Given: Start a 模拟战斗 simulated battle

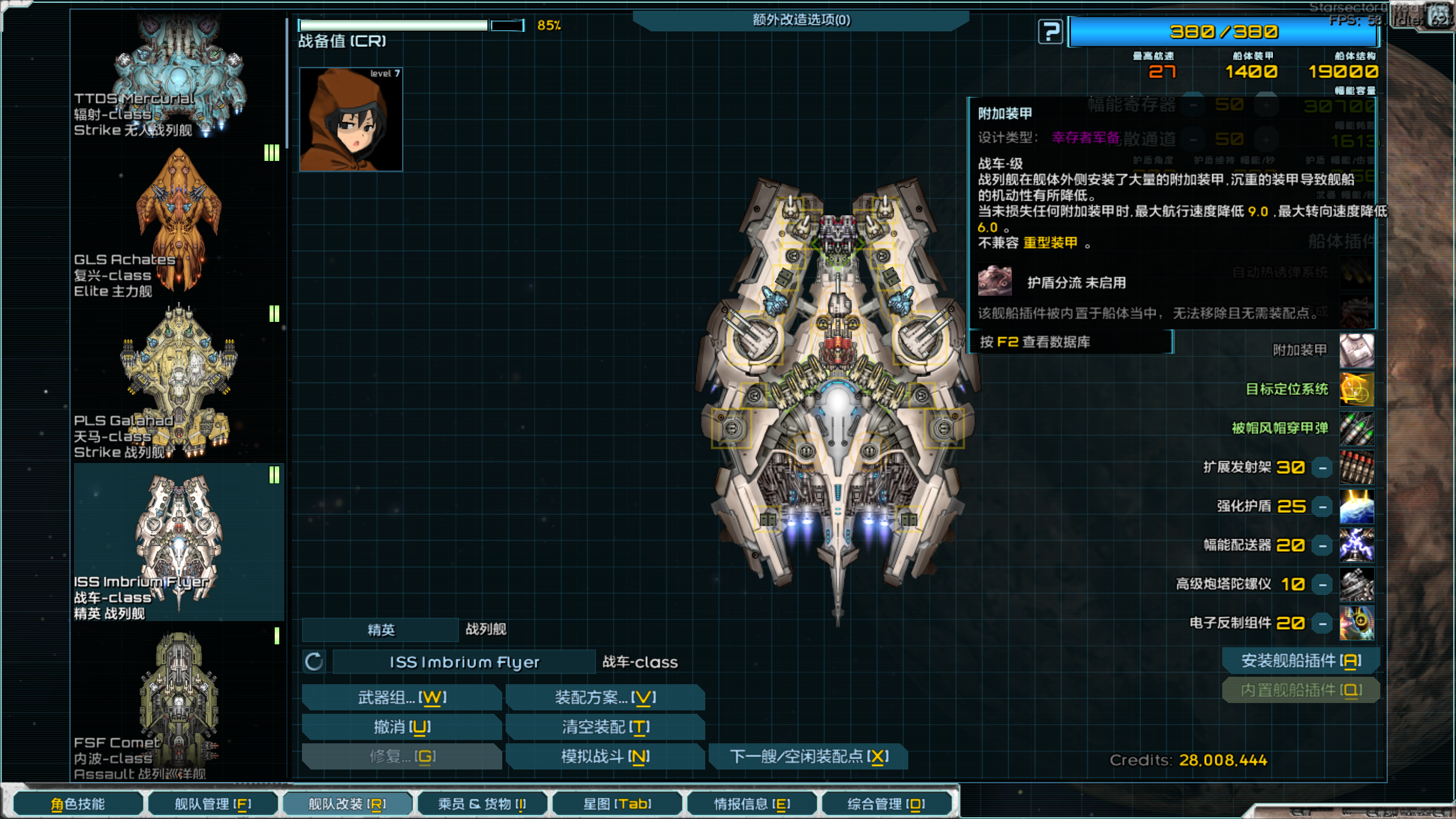Looking at the screenshot, I should (605, 756).
